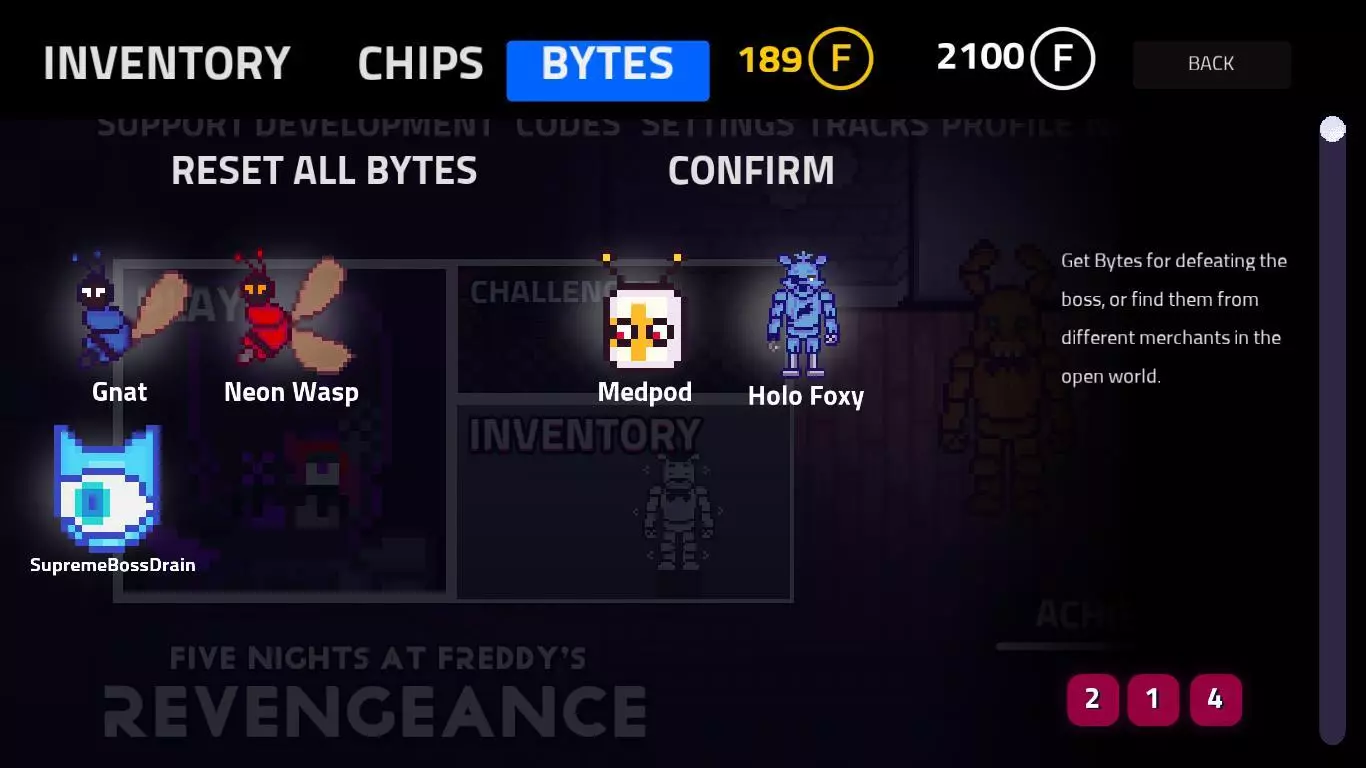Click the CONFIRM button
Image resolution: width=1366 pixels, height=768 pixels.
[x=752, y=170]
